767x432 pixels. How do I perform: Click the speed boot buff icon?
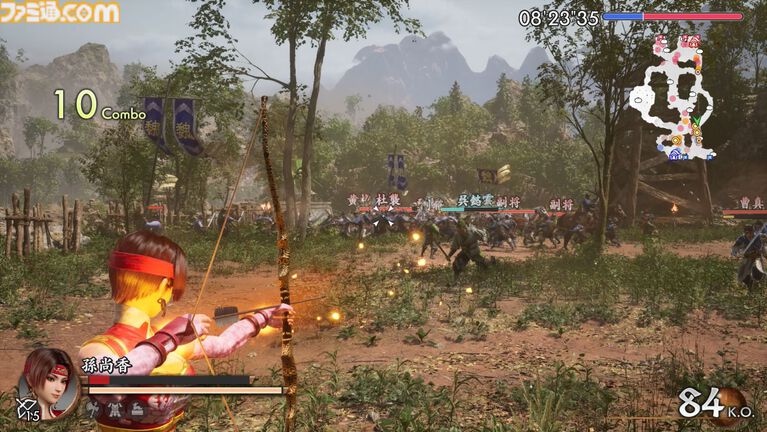(137, 408)
